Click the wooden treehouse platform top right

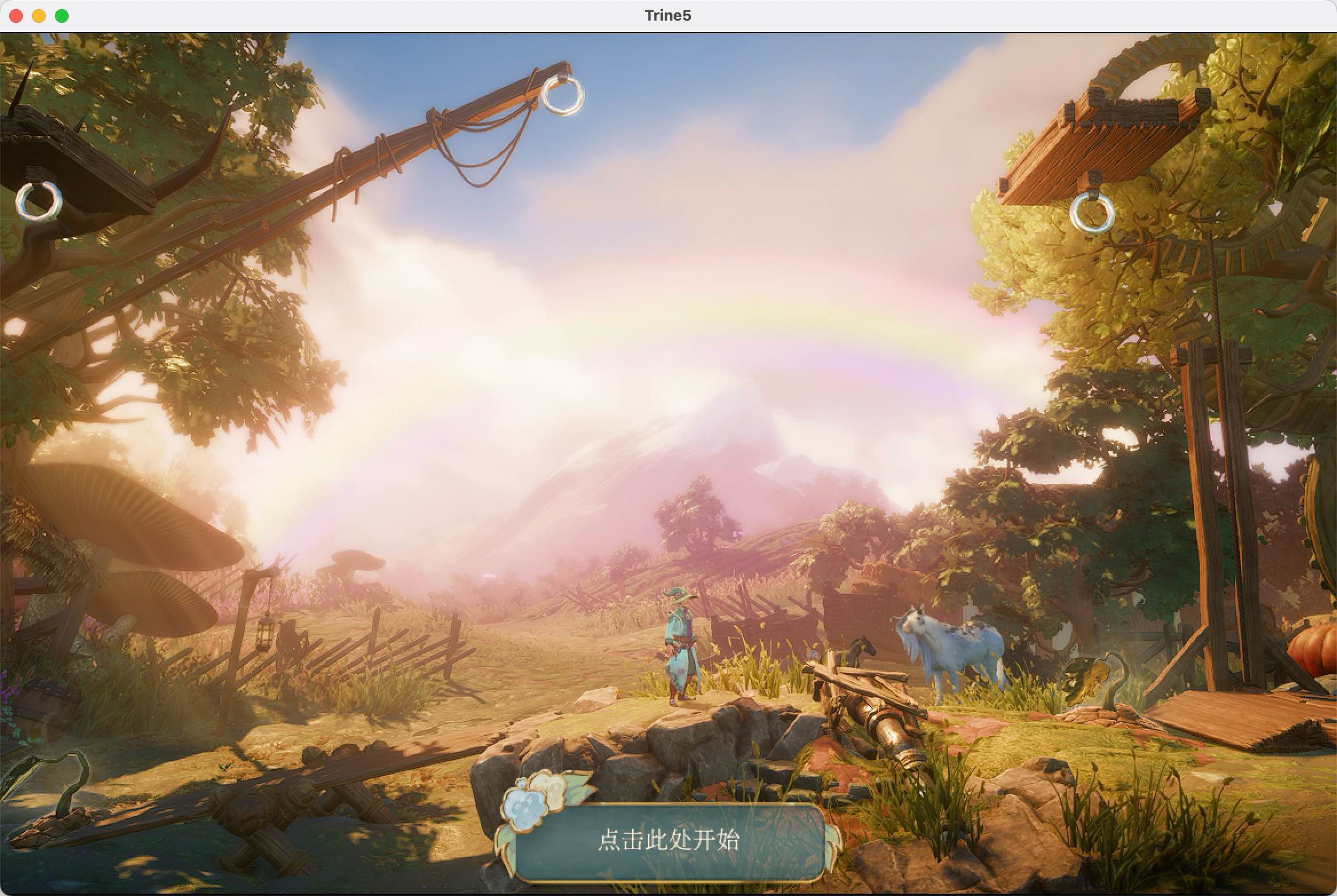click(1122, 132)
